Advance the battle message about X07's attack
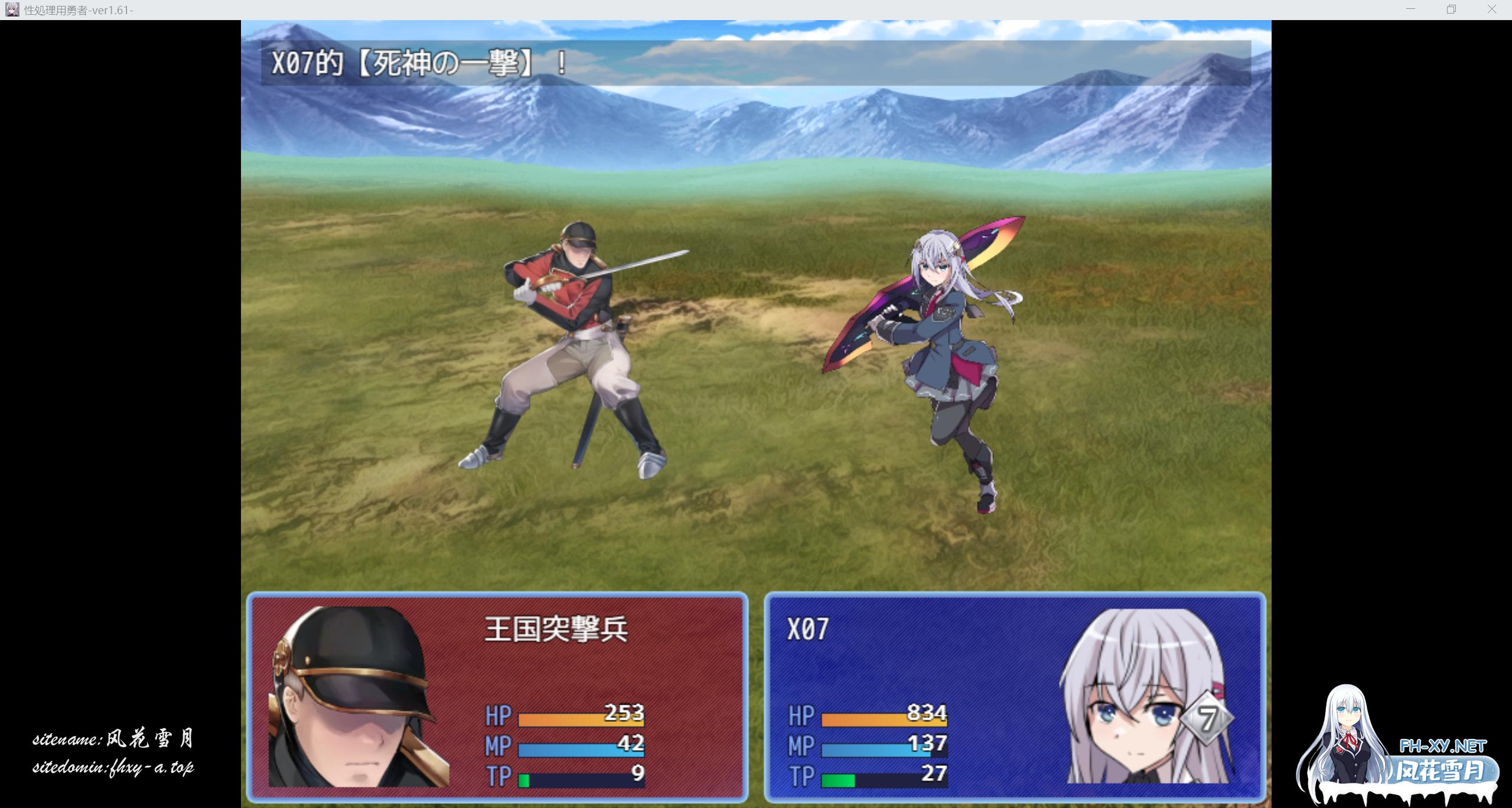Image resolution: width=1512 pixels, height=808 pixels. (x=755, y=63)
